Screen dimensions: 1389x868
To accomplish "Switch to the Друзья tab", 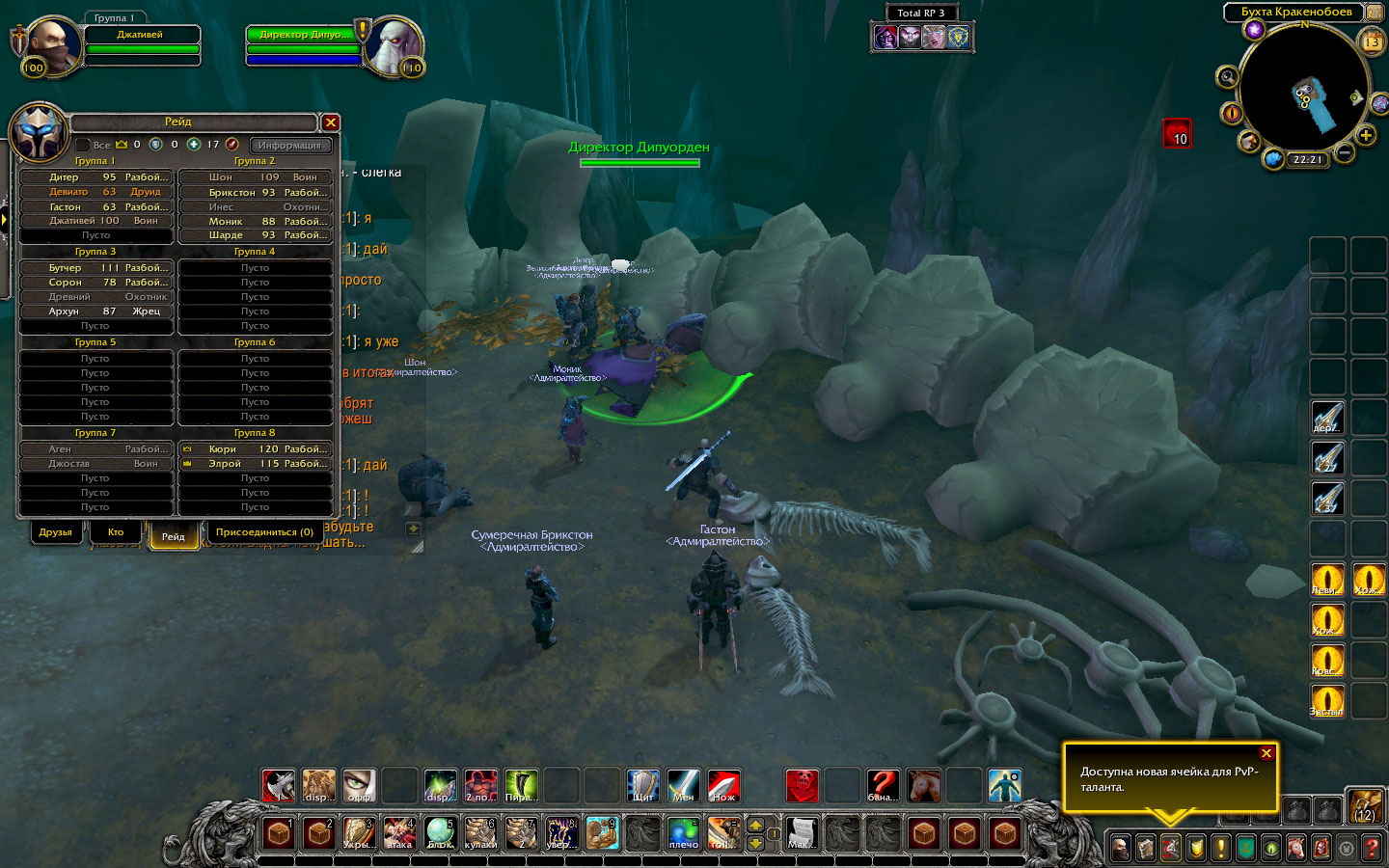I will pyautogui.click(x=55, y=532).
